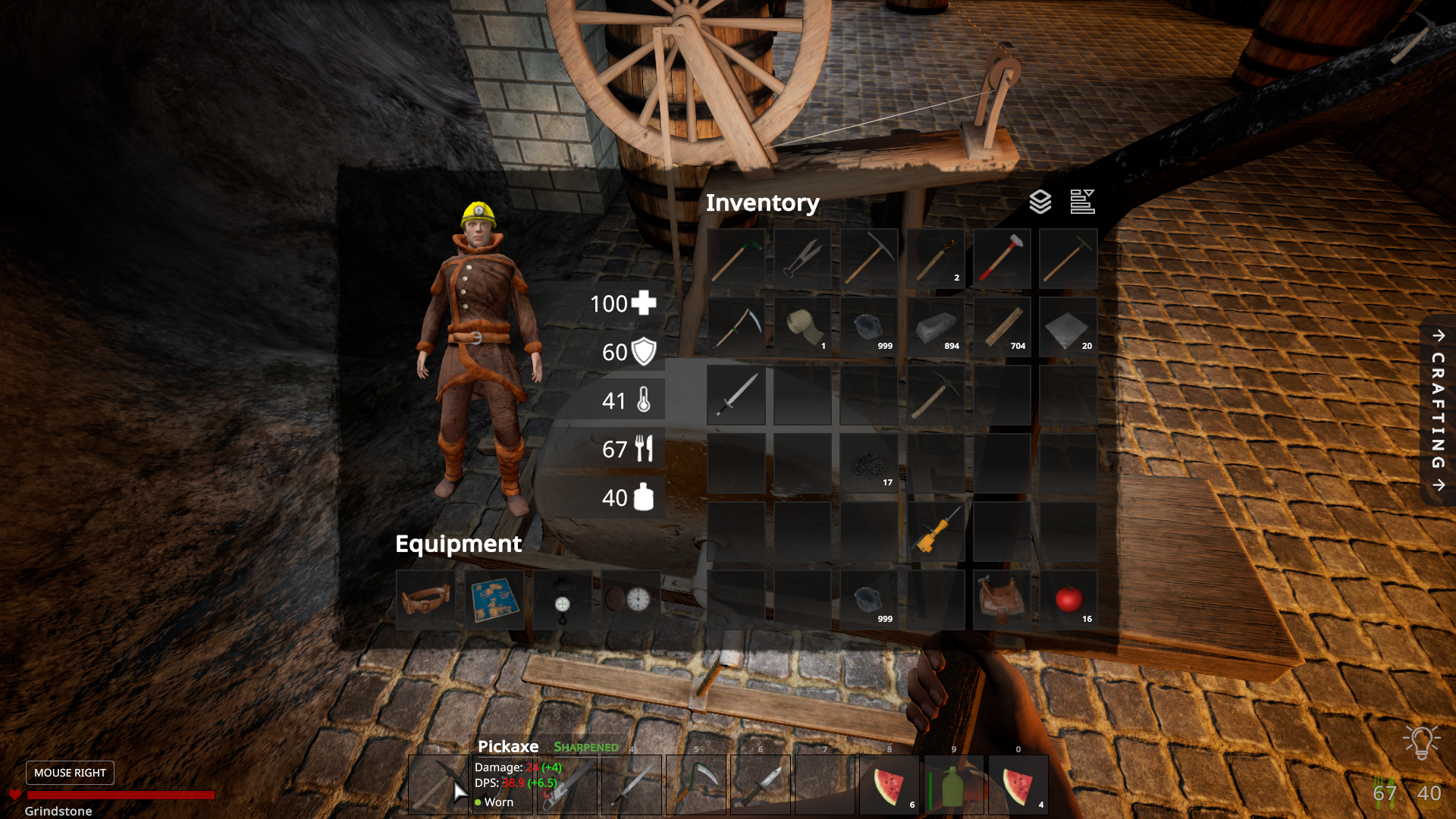
Task: Choose the yellow jackhammer slot
Action: 936,532
